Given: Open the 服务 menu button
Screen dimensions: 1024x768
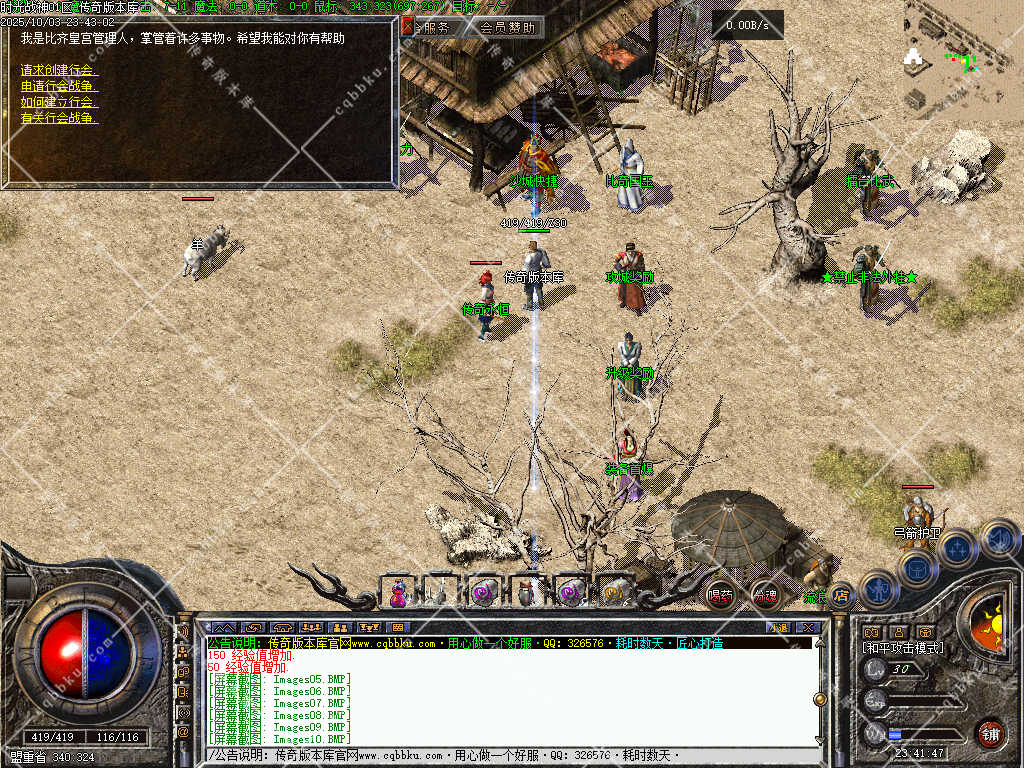Looking at the screenshot, I should coord(436,28).
